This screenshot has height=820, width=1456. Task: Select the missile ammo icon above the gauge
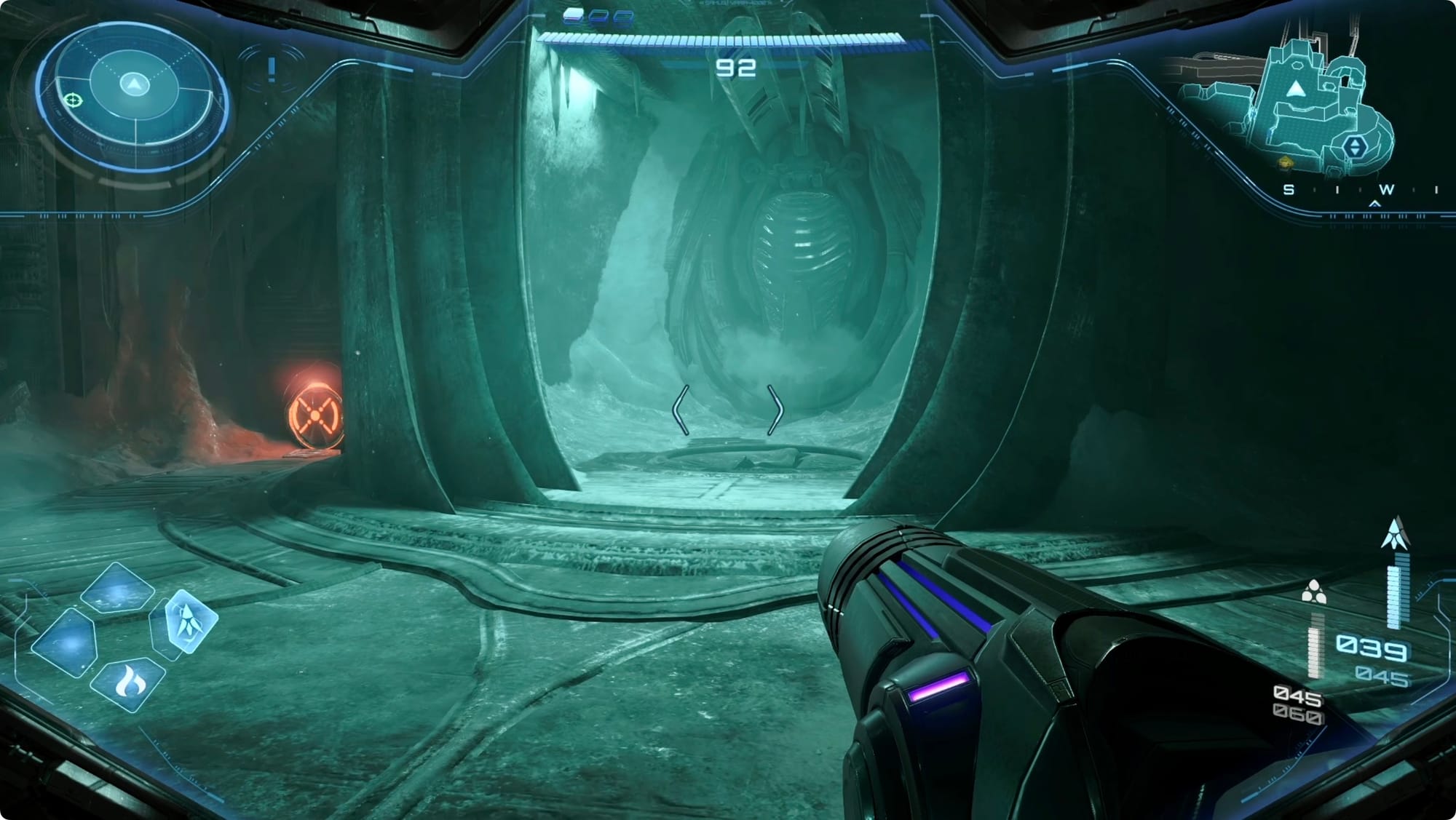pyautogui.click(x=1394, y=533)
